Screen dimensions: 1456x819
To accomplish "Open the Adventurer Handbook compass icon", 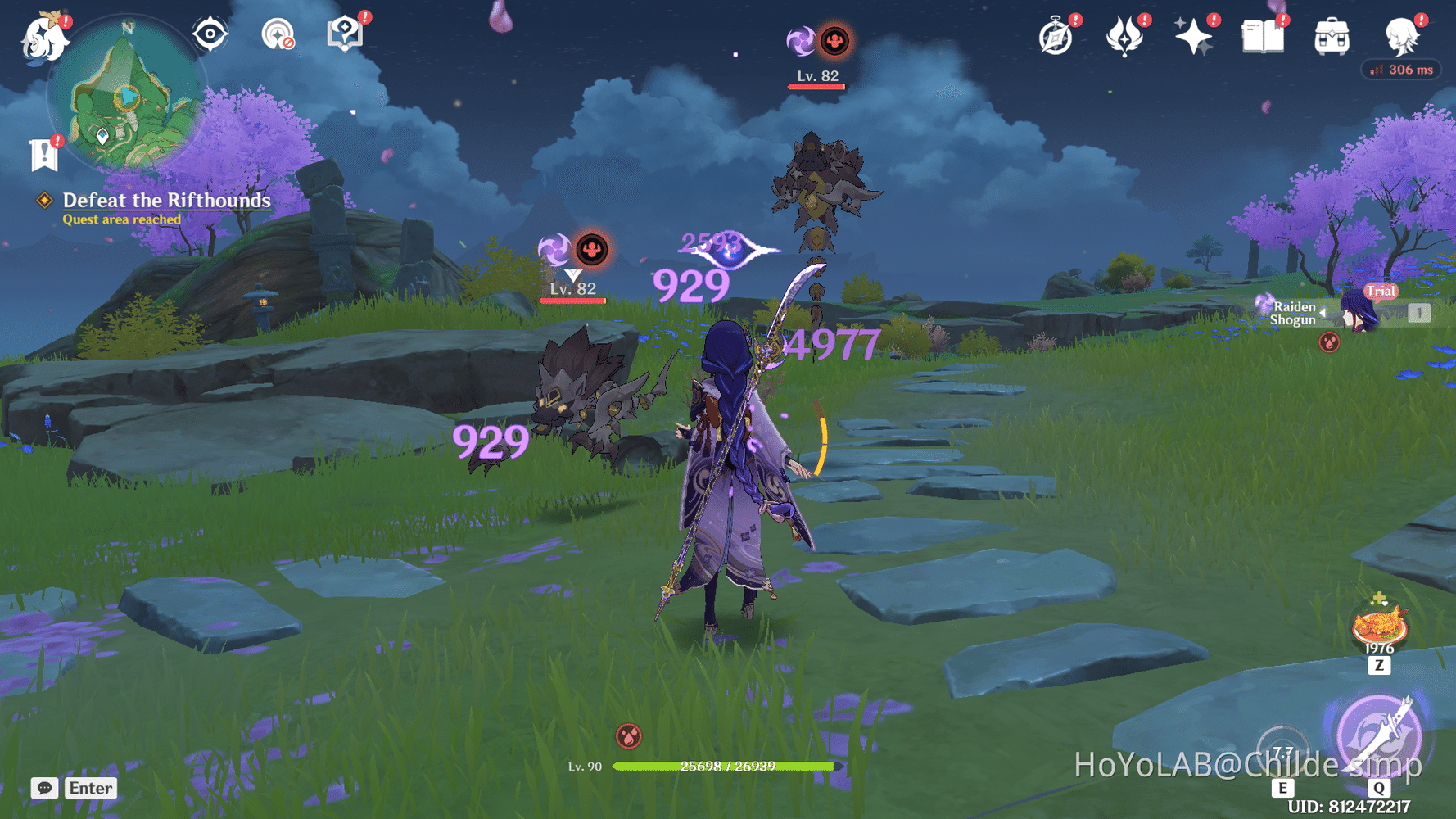I will tap(1056, 34).
